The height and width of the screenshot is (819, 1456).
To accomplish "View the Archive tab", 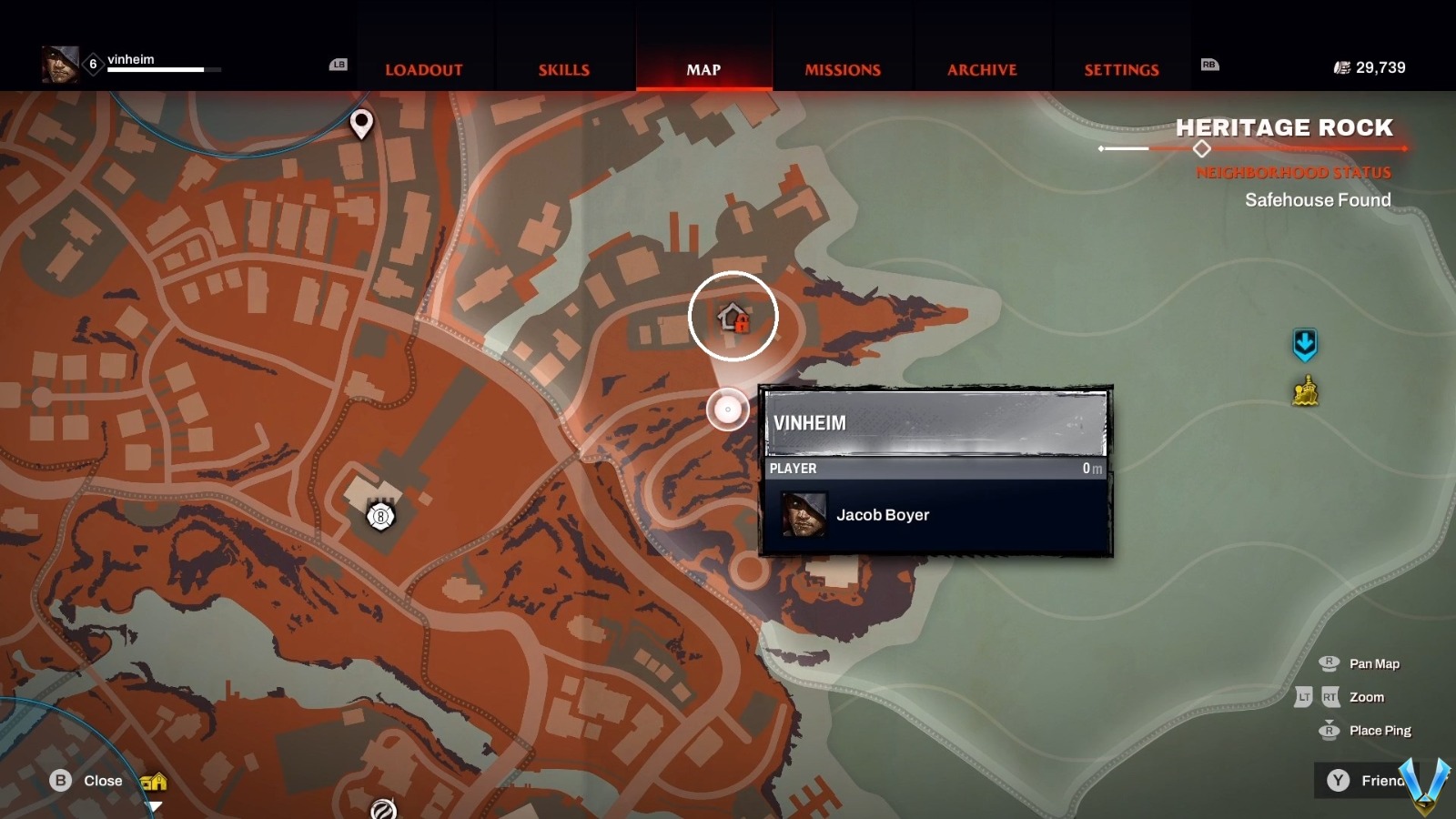I will point(982,70).
